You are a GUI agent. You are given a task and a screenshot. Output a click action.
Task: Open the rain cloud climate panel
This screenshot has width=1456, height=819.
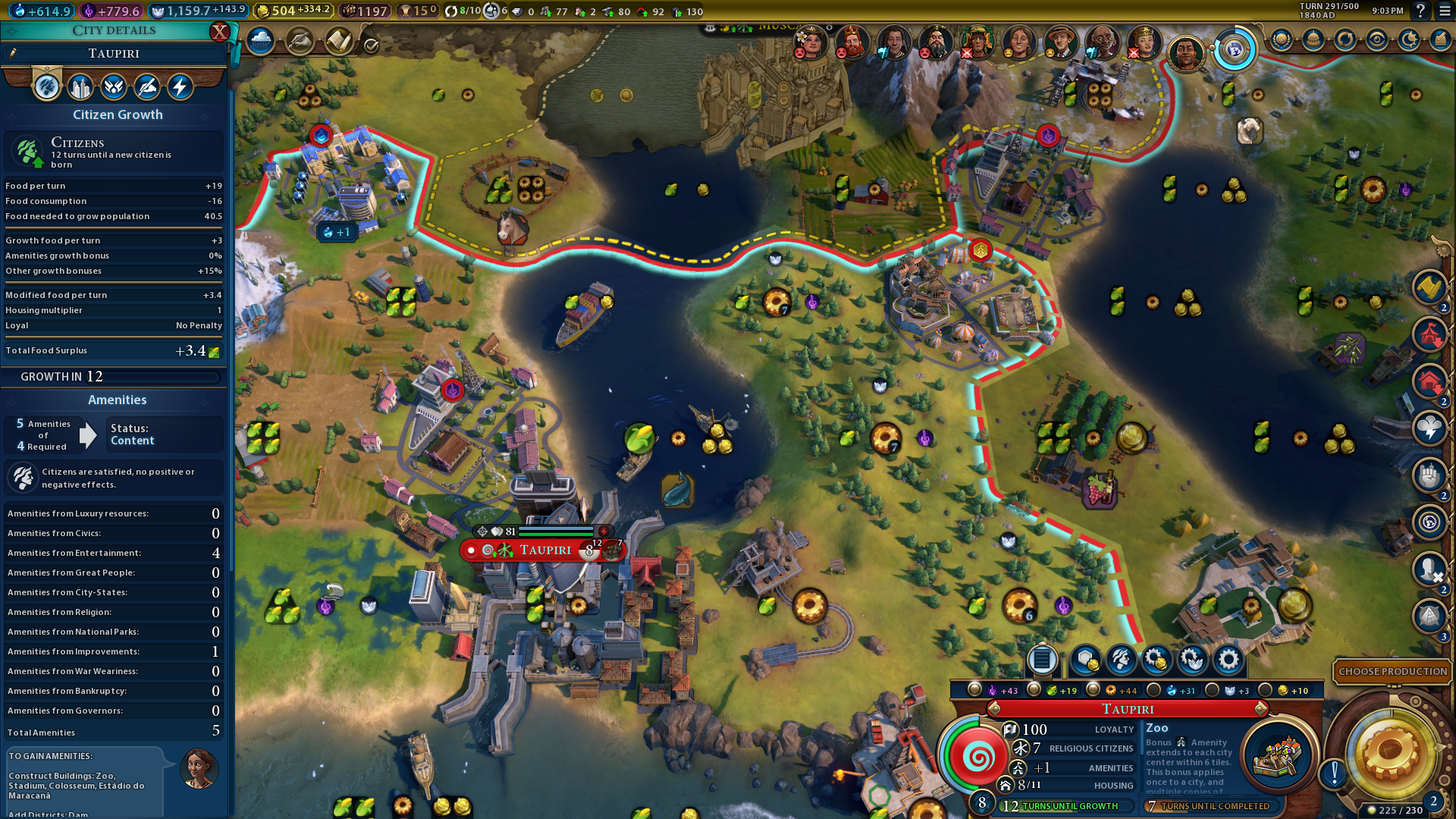(x=260, y=41)
